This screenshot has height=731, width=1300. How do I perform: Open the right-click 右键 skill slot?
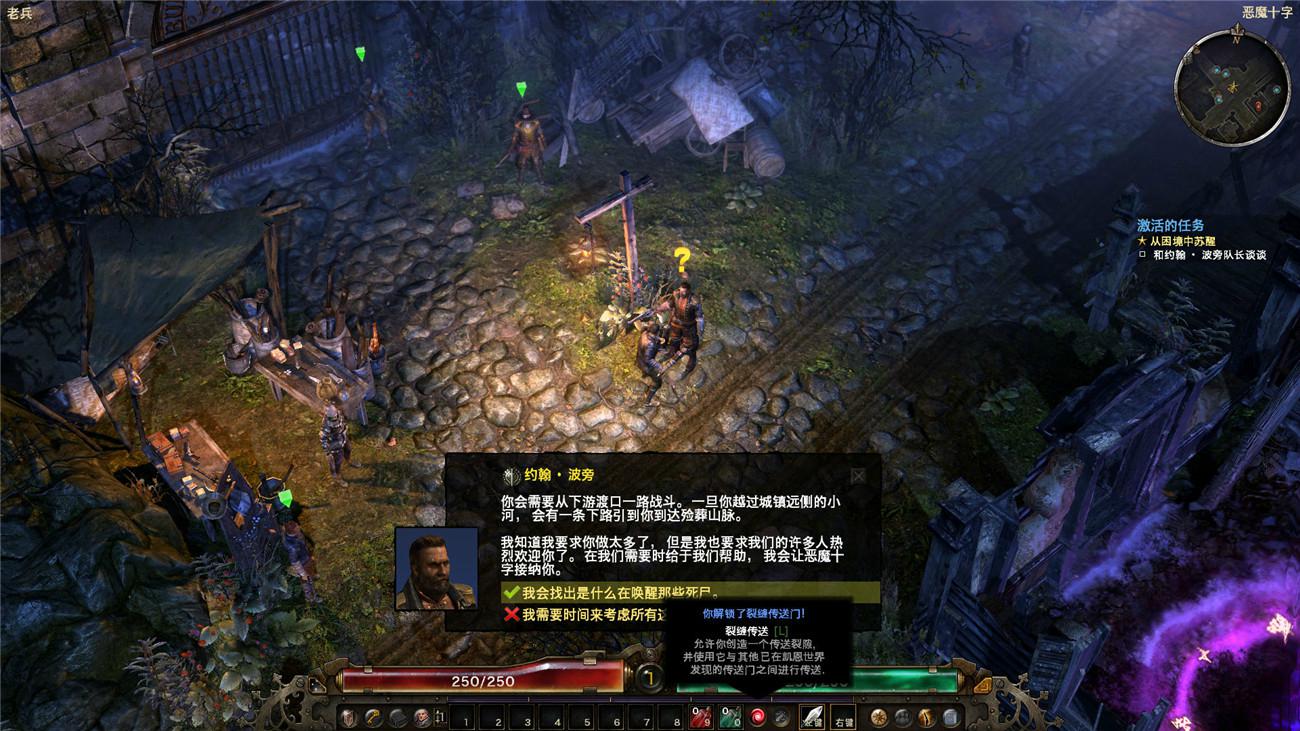(843, 717)
